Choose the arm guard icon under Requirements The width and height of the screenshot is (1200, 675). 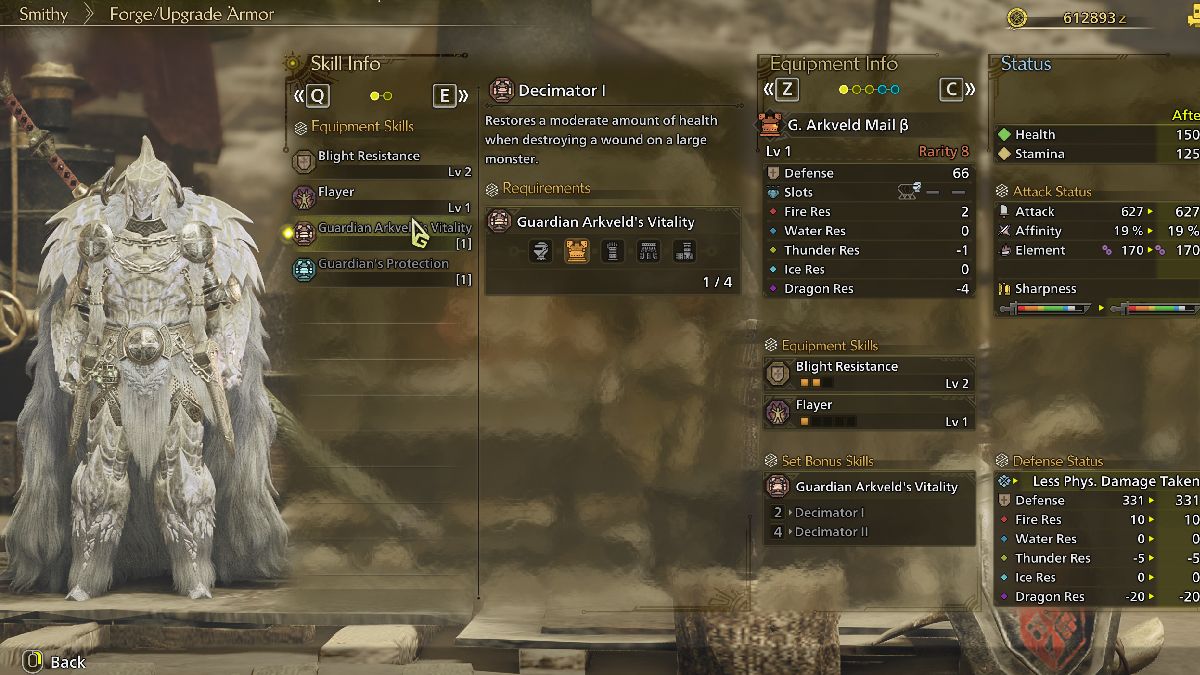click(612, 252)
